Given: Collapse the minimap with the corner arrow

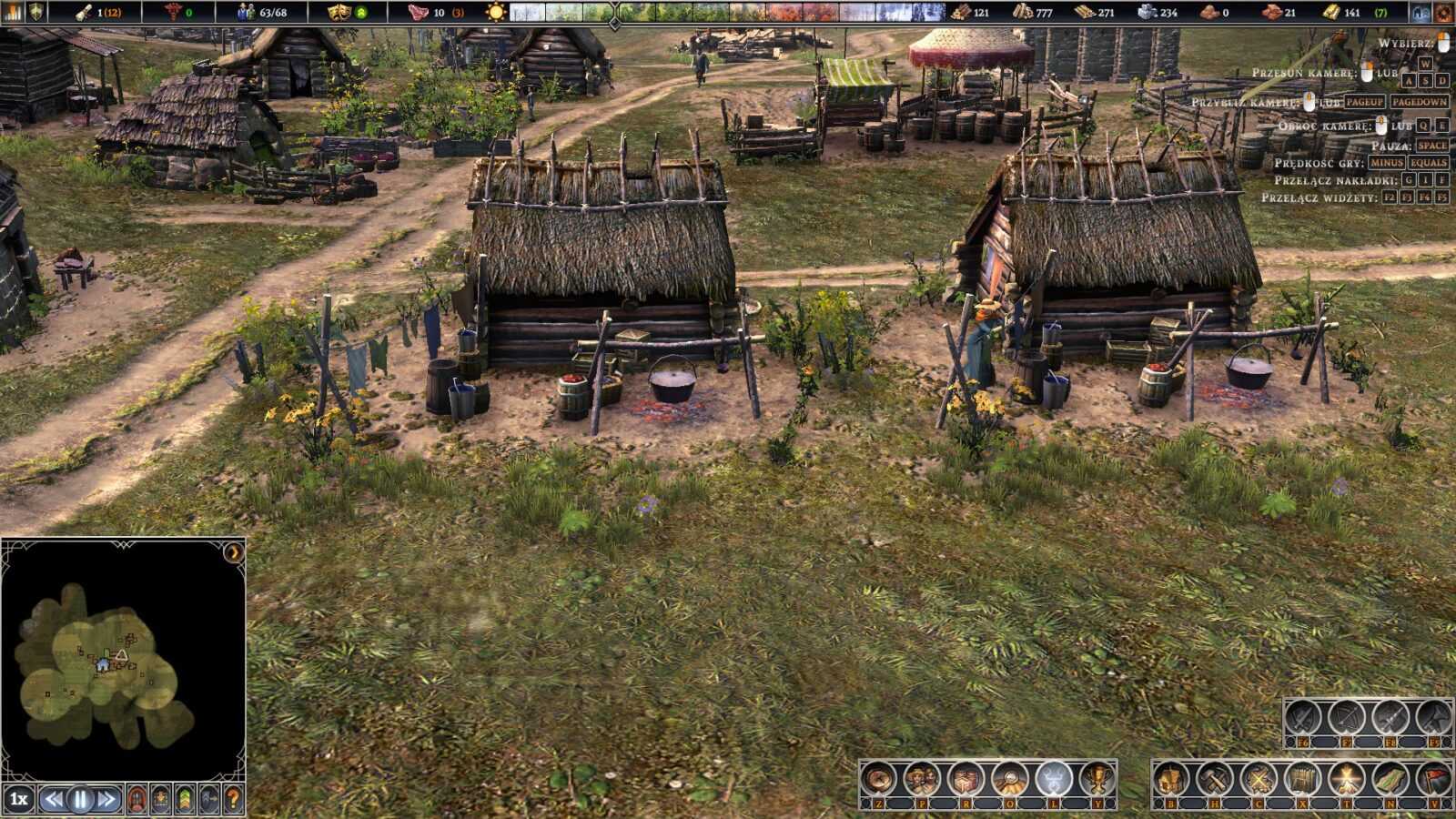Looking at the screenshot, I should click(233, 552).
